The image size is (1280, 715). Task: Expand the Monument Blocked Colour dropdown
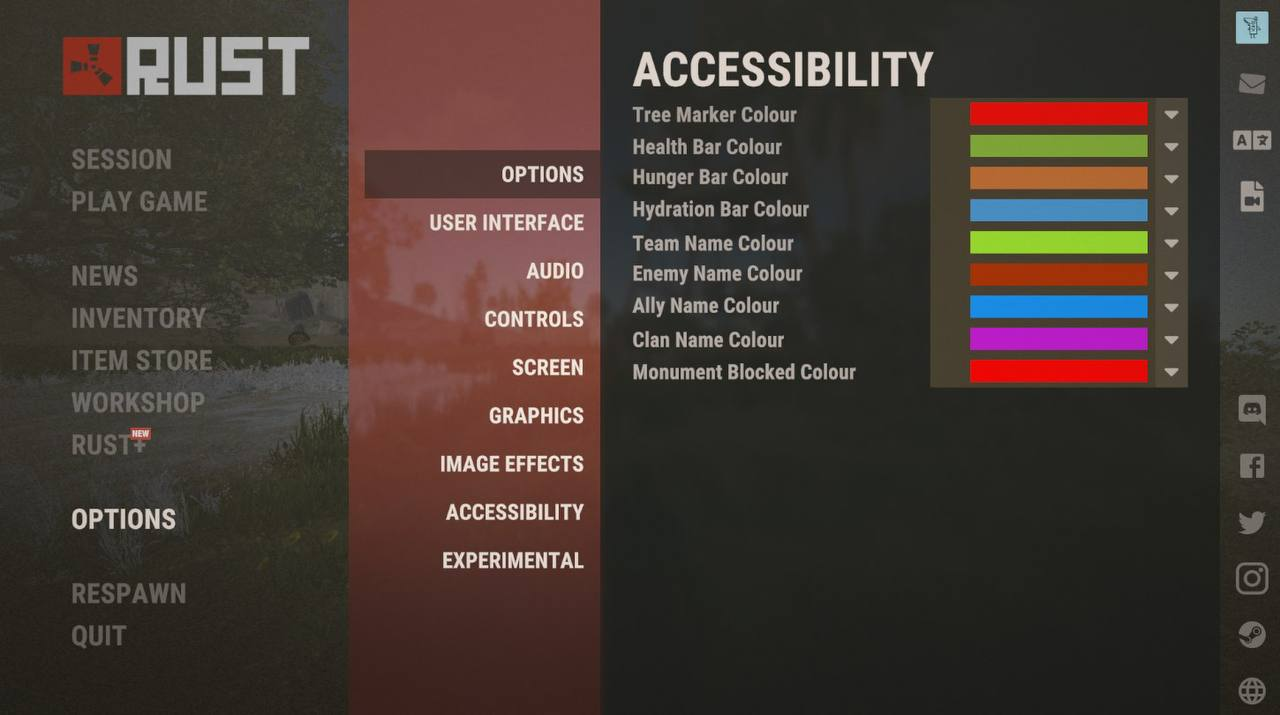(x=1171, y=372)
